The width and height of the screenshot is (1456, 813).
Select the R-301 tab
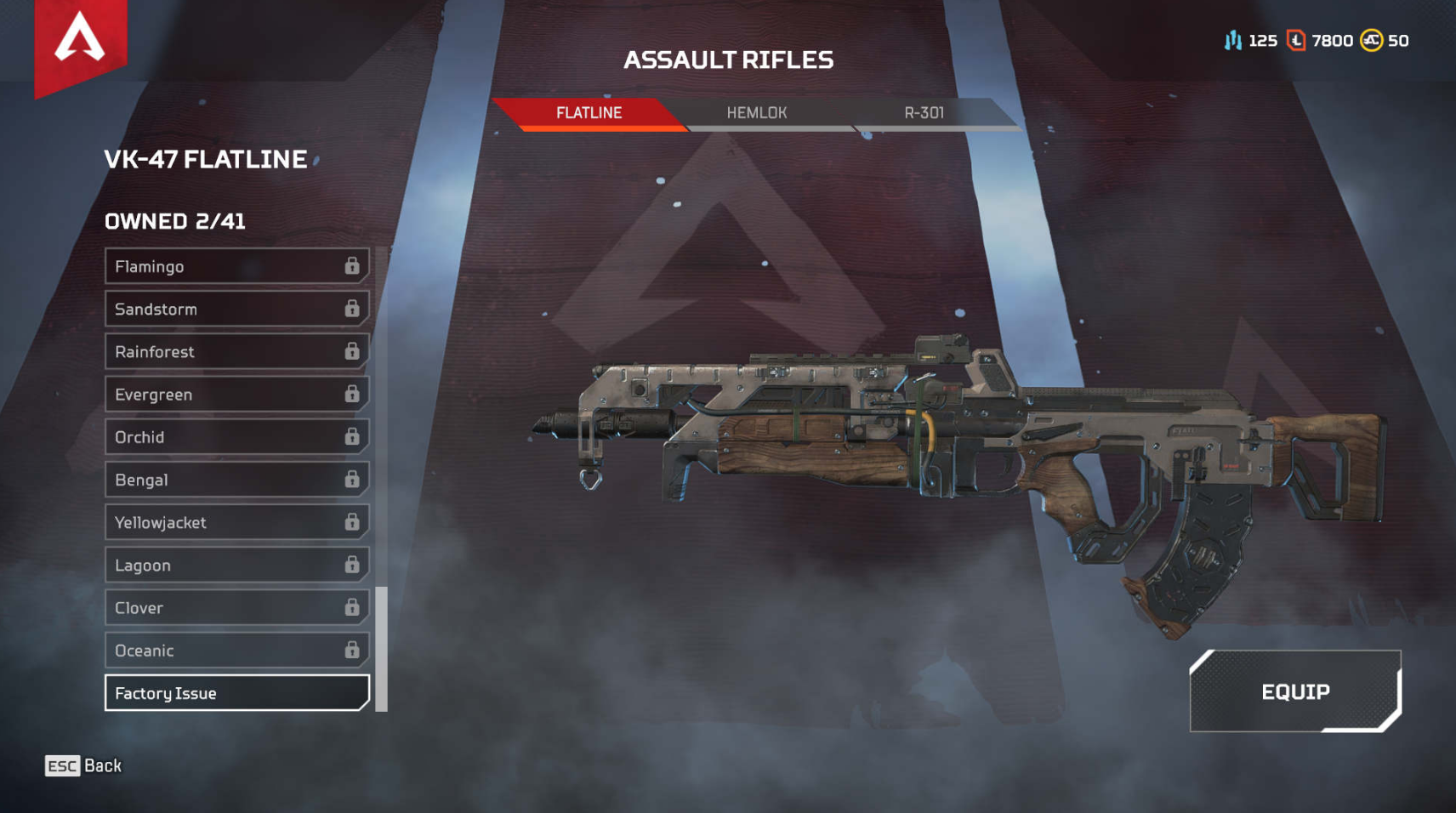[x=924, y=113]
